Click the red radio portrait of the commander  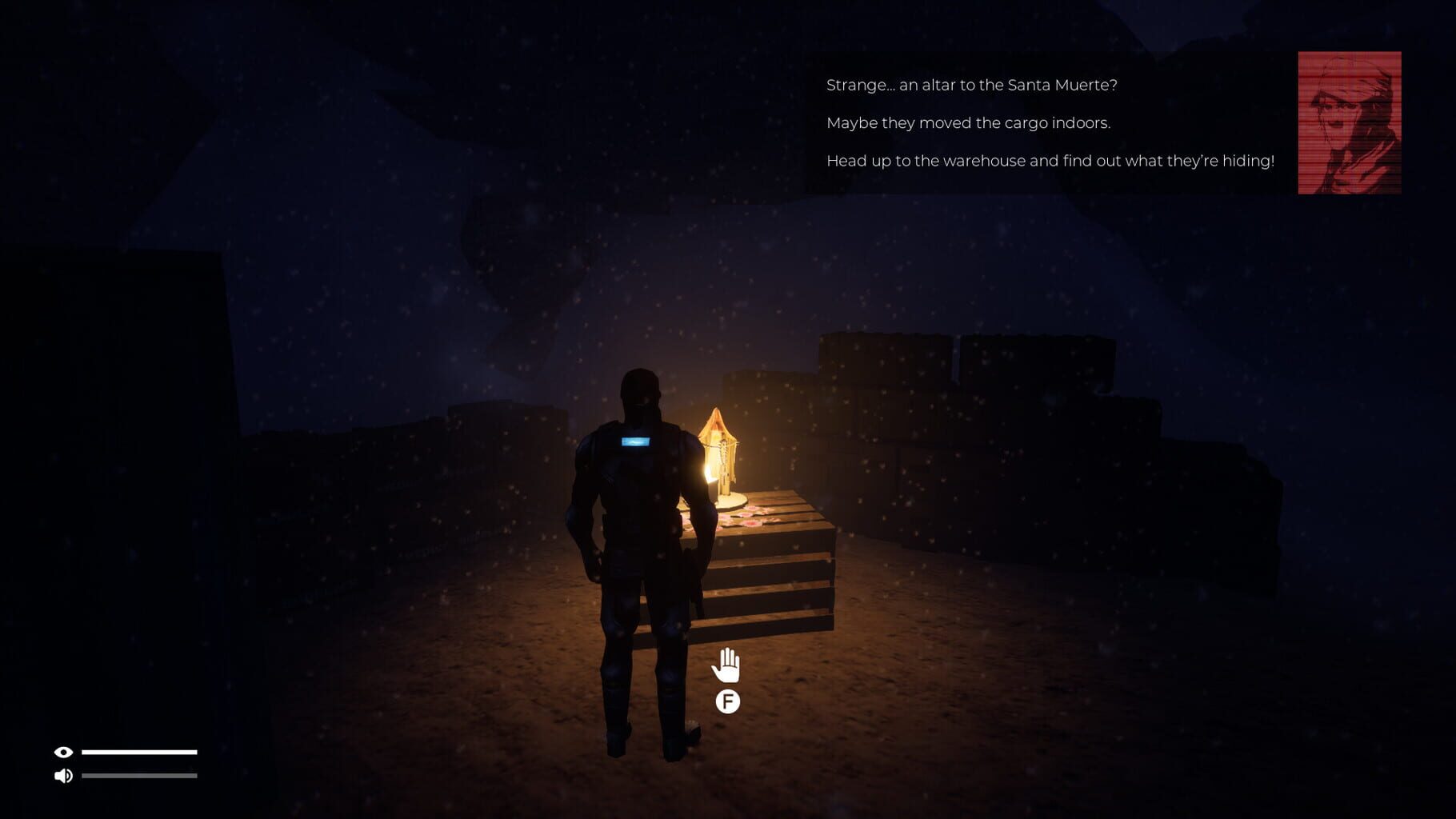[1350, 122]
